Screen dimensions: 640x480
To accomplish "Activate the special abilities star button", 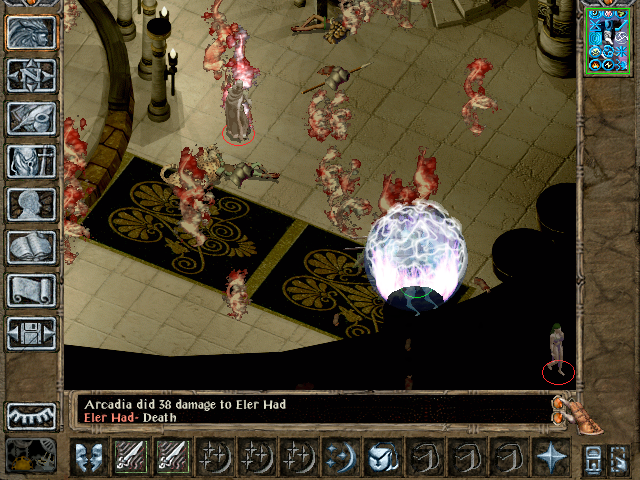I will pos(550,457).
